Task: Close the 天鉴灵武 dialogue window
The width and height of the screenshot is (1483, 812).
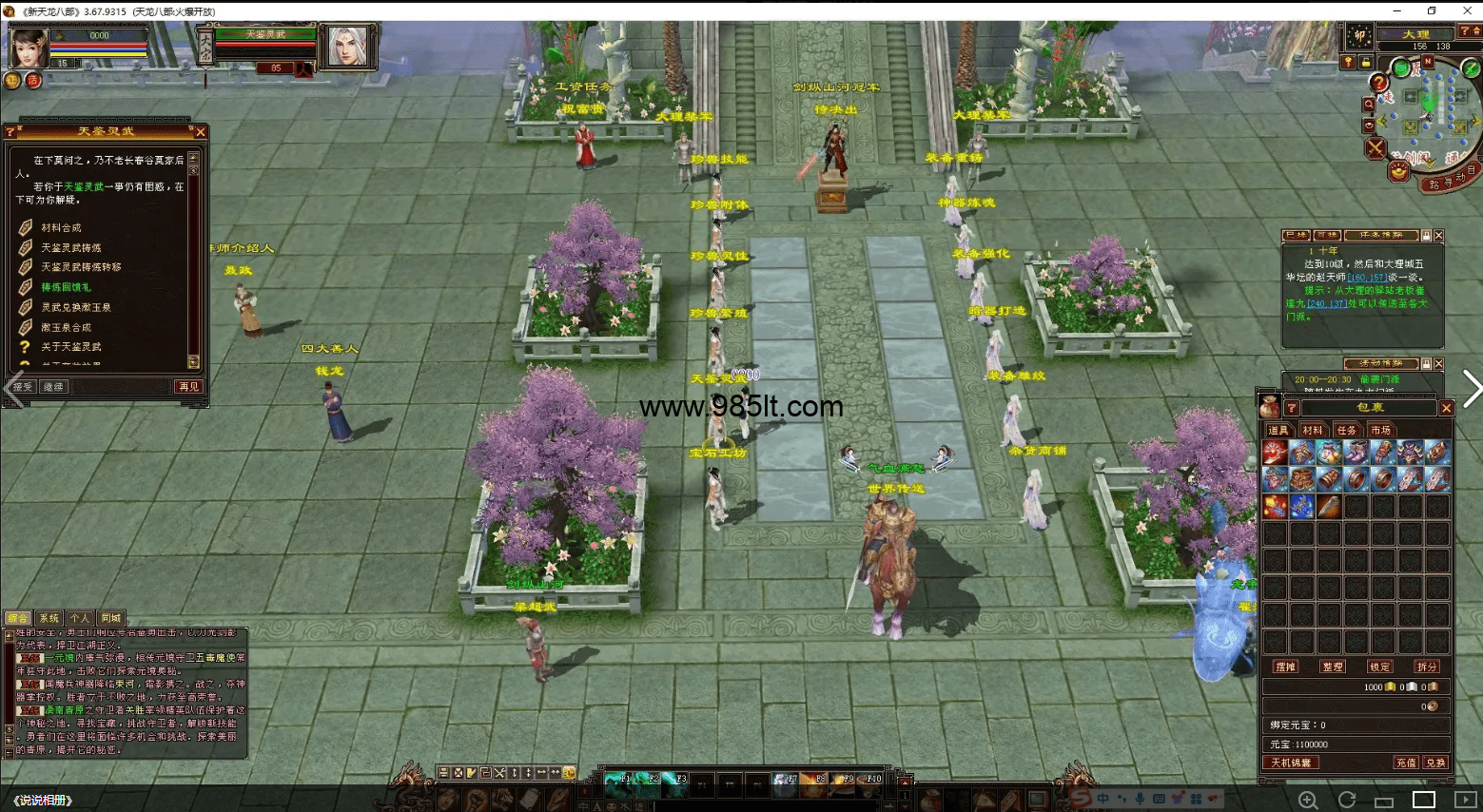Action: (x=200, y=131)
